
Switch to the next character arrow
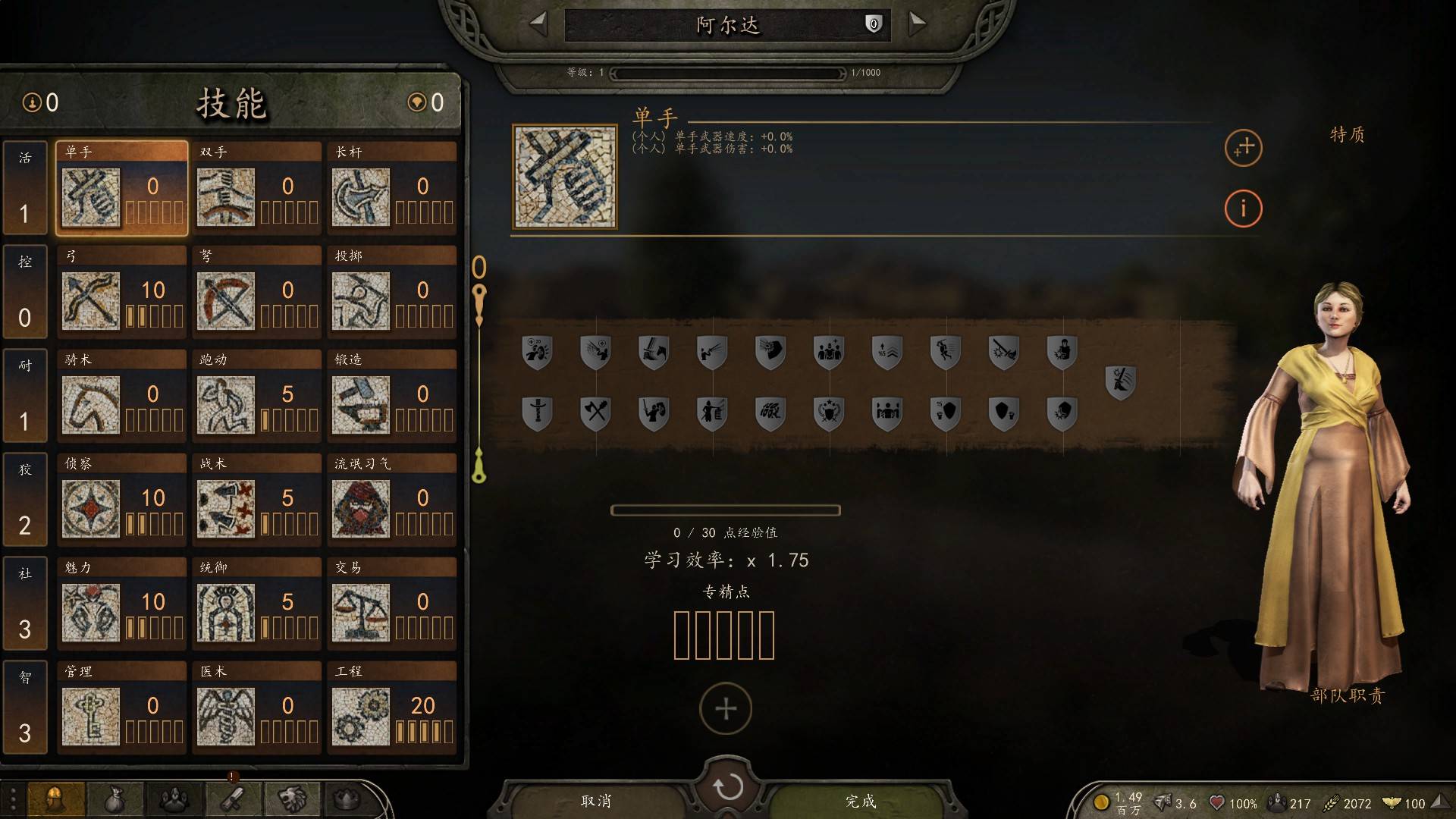918,24
